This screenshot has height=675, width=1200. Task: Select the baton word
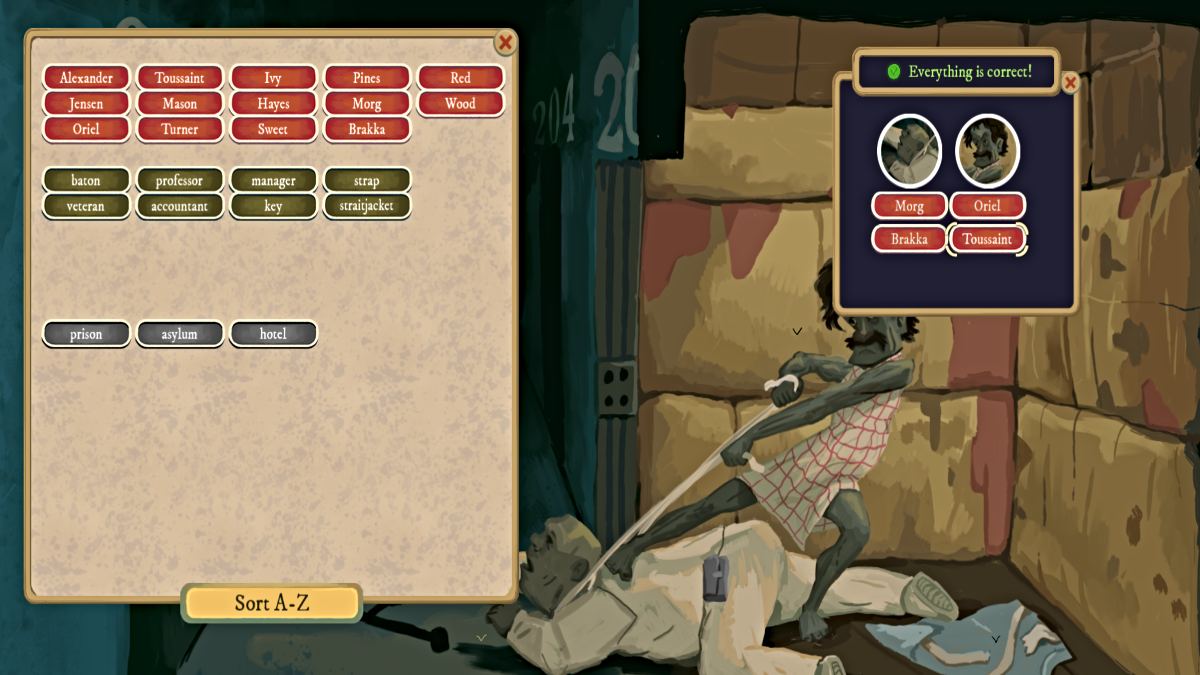click(86, 181)
